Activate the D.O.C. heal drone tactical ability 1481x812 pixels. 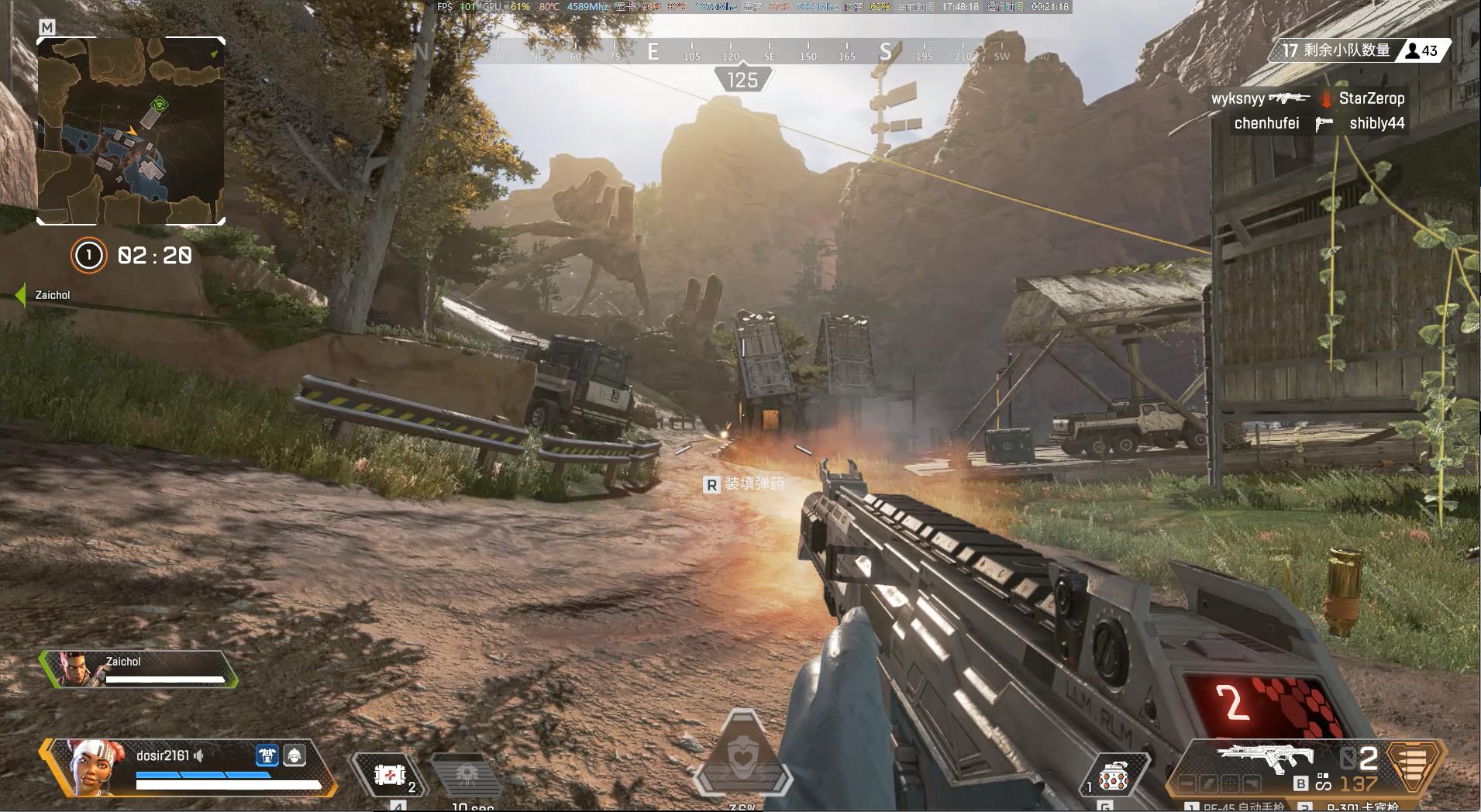[467, 775]
